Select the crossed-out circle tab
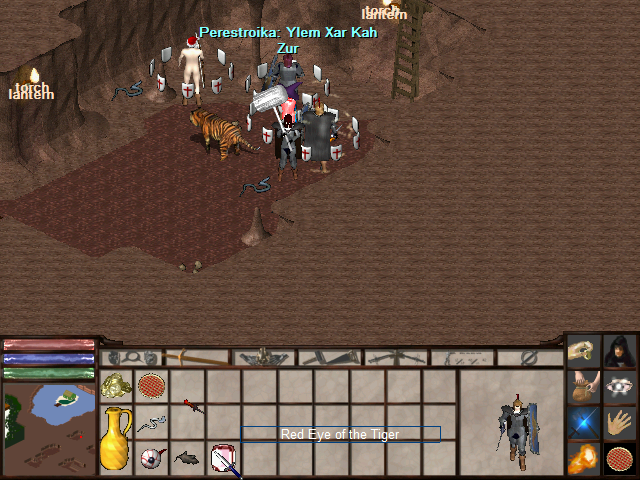Screen dimensions: 640x480 [530, 357]
